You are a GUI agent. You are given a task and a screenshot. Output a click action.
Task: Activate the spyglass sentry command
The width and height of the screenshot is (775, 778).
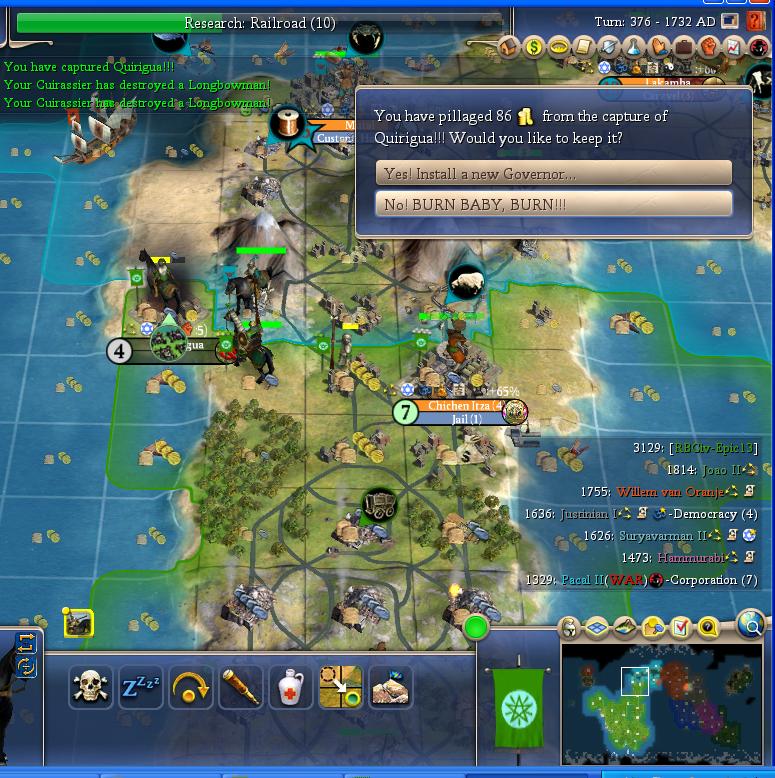[x=240, y=688]
